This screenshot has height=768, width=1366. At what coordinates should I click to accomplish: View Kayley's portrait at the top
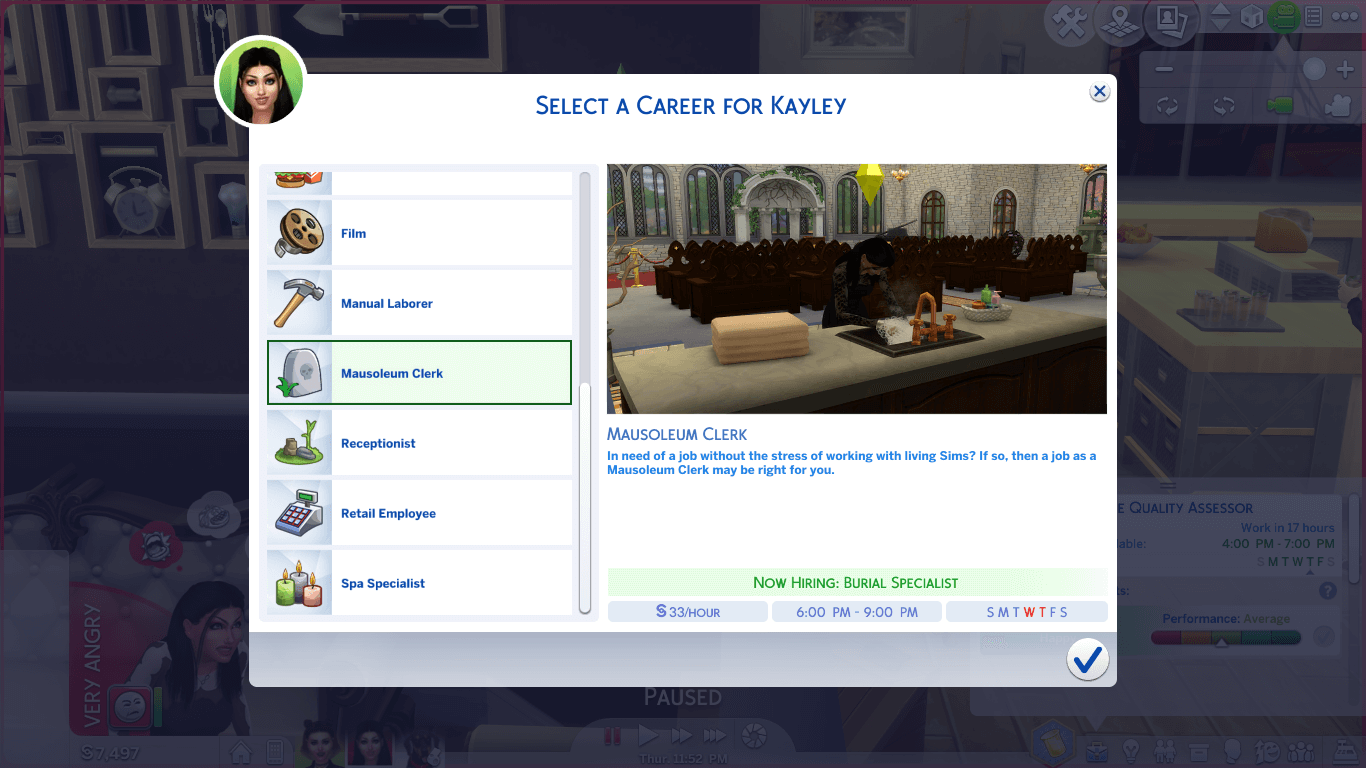click(260, 82)
